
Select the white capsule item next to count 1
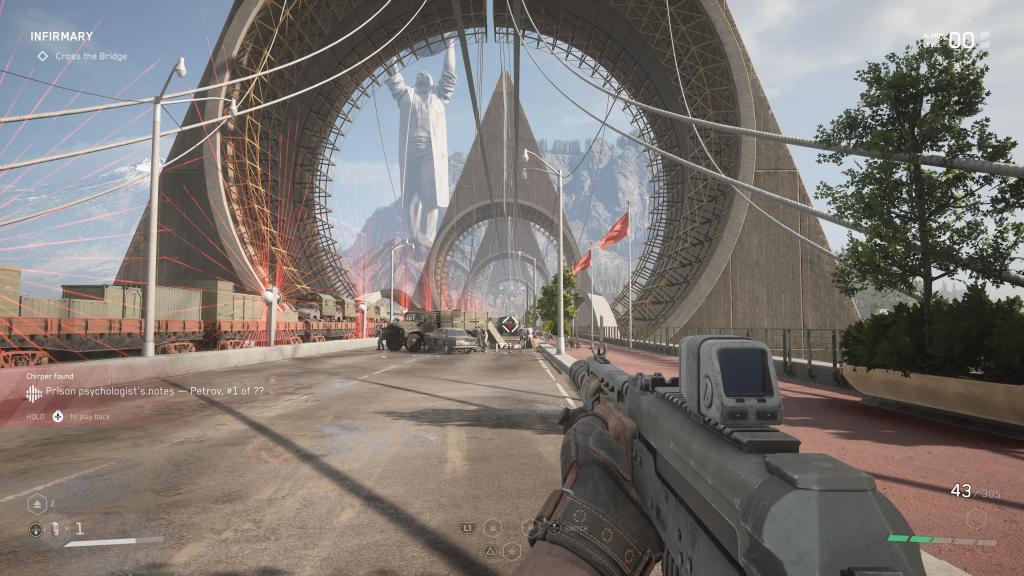tap(57, 528)
